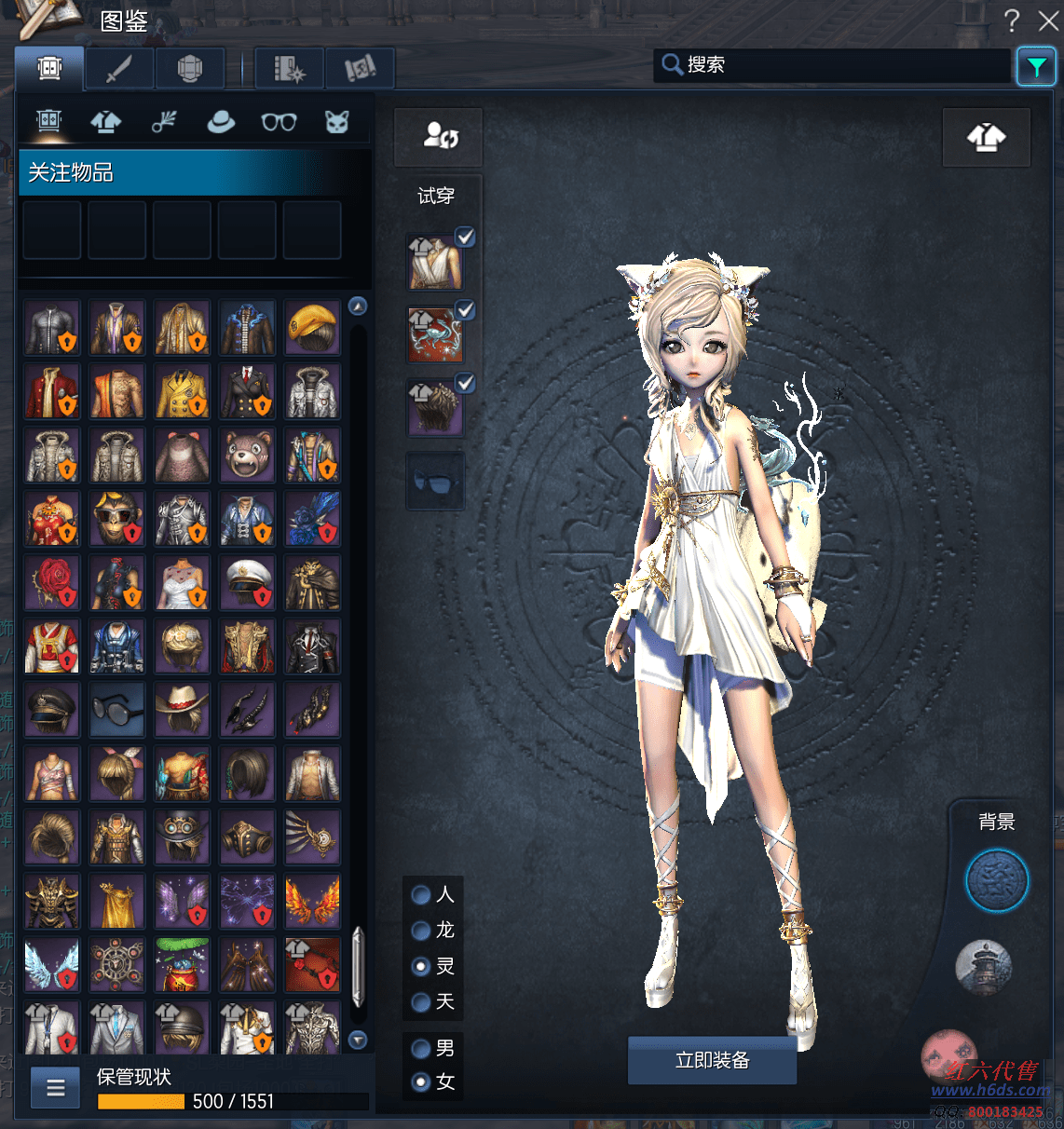Choose the cat mask category tab
The height and width of the screenshot is (1129, 1064).
click(336, 121)
